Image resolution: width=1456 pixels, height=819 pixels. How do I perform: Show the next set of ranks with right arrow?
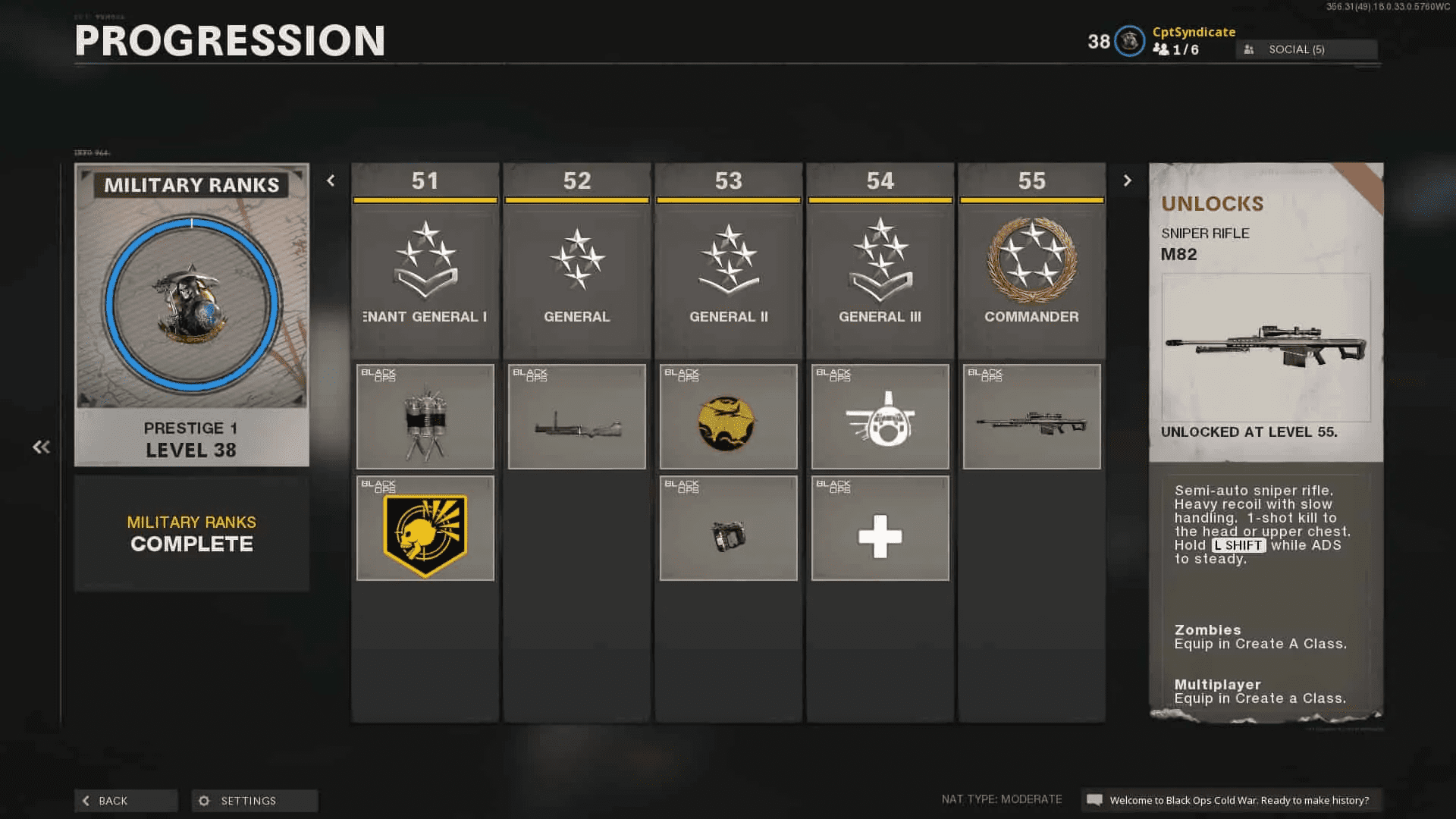point(1128,180)
